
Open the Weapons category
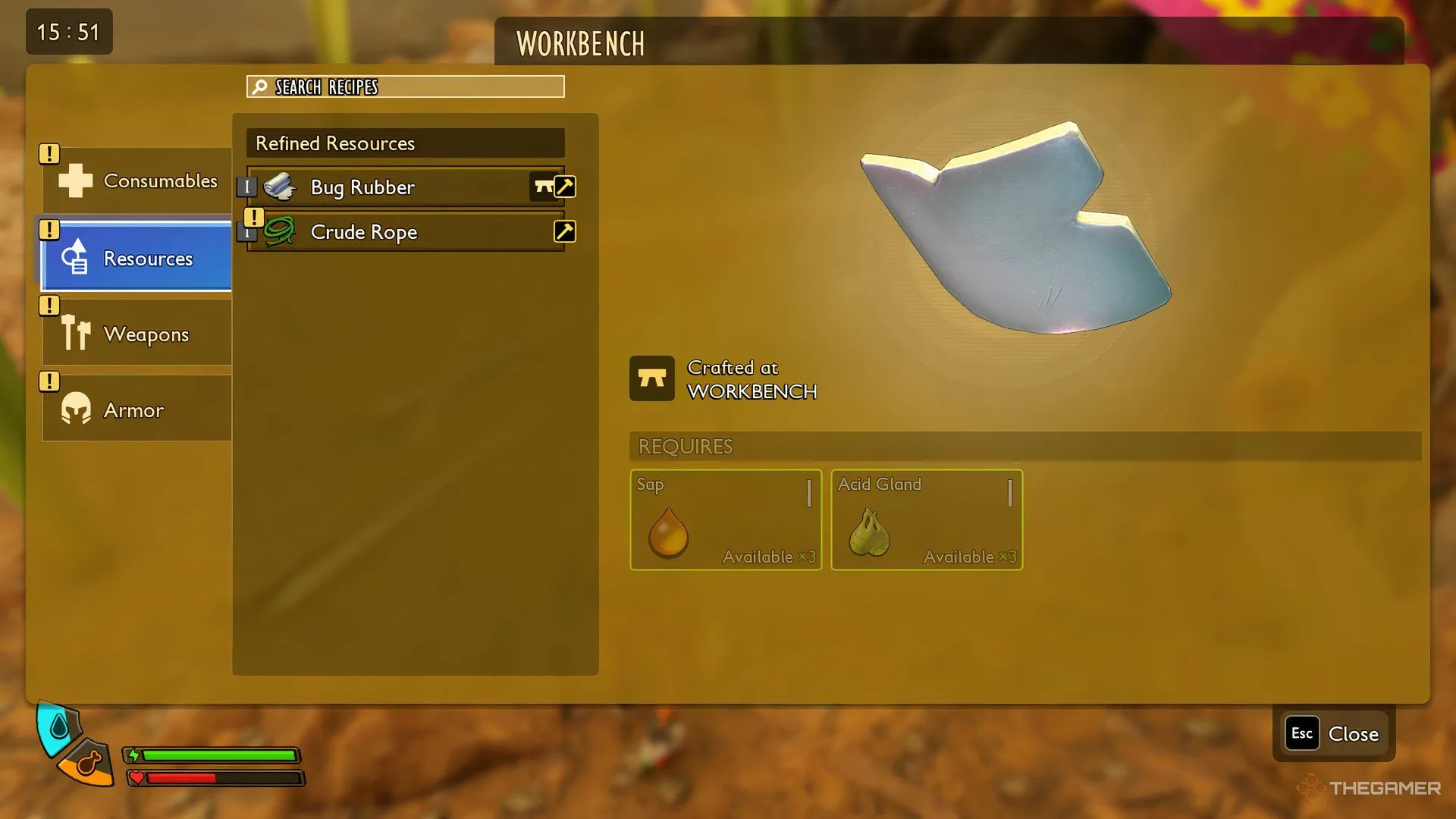point(138,334)
